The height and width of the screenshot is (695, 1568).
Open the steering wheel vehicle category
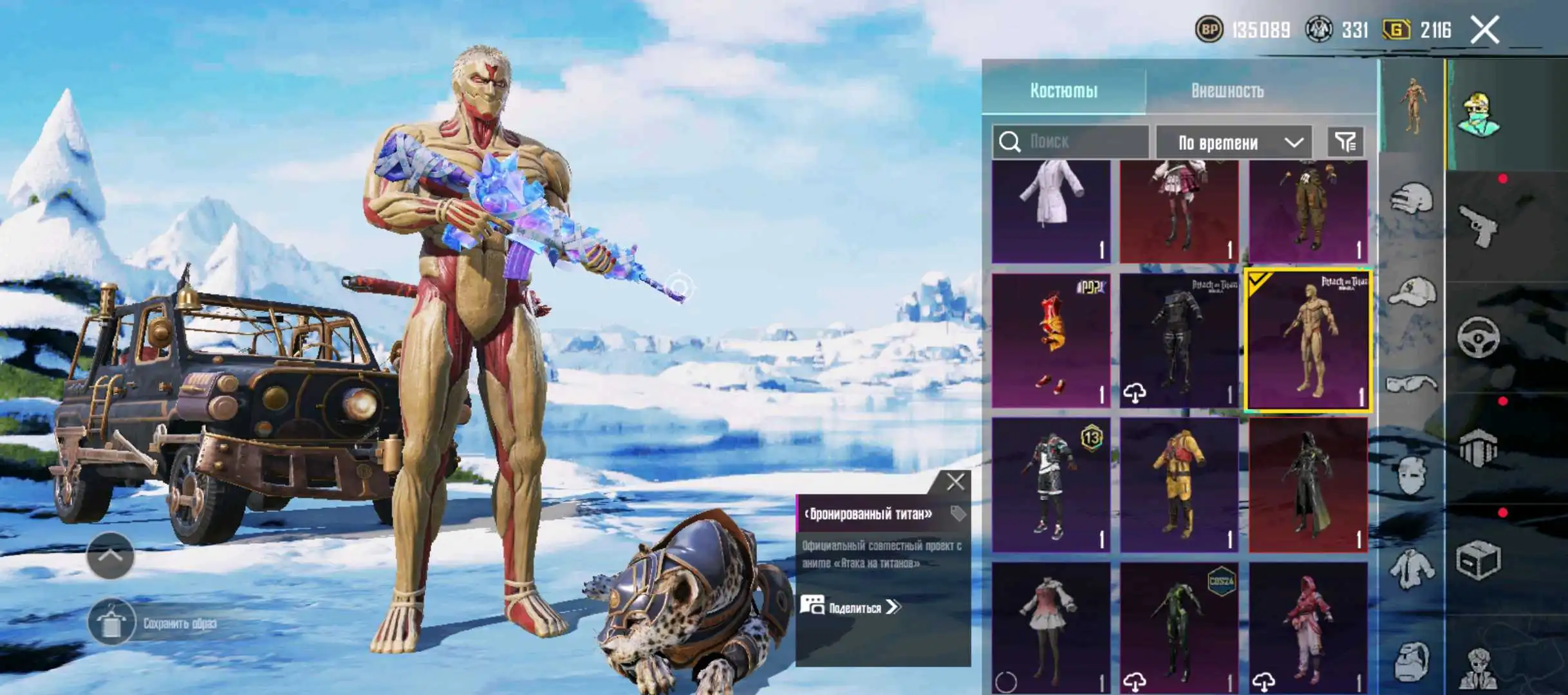1478,337
